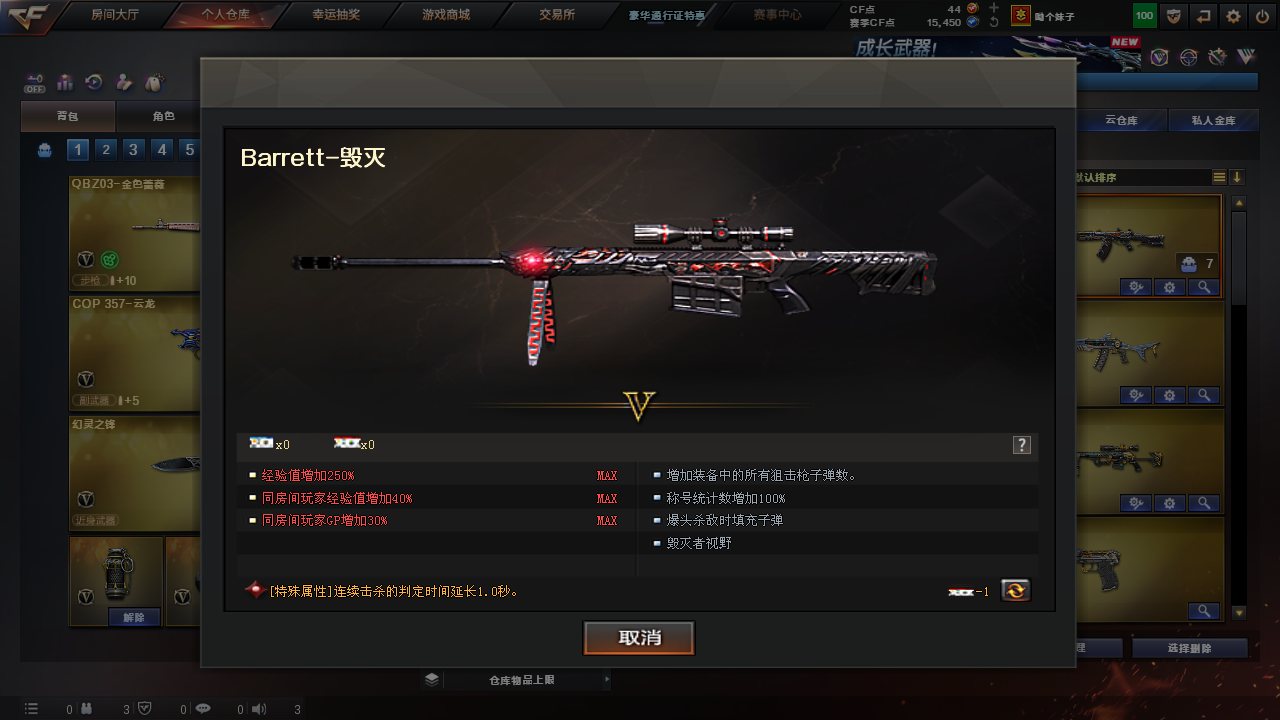
Task: Select backpack page number 2
Action: (x=106, y=150)
